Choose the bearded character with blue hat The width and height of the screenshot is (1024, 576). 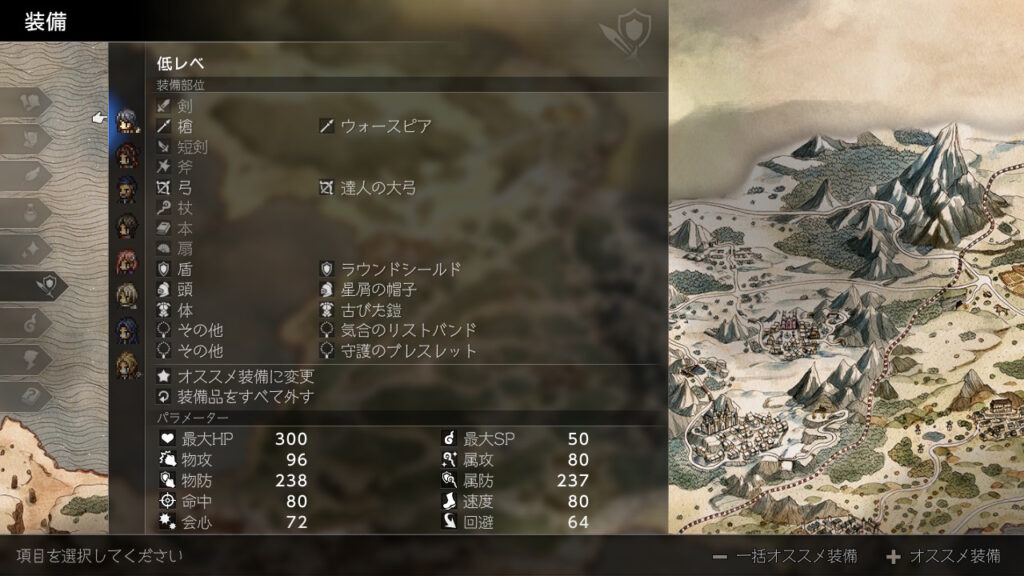coord(127,189)
